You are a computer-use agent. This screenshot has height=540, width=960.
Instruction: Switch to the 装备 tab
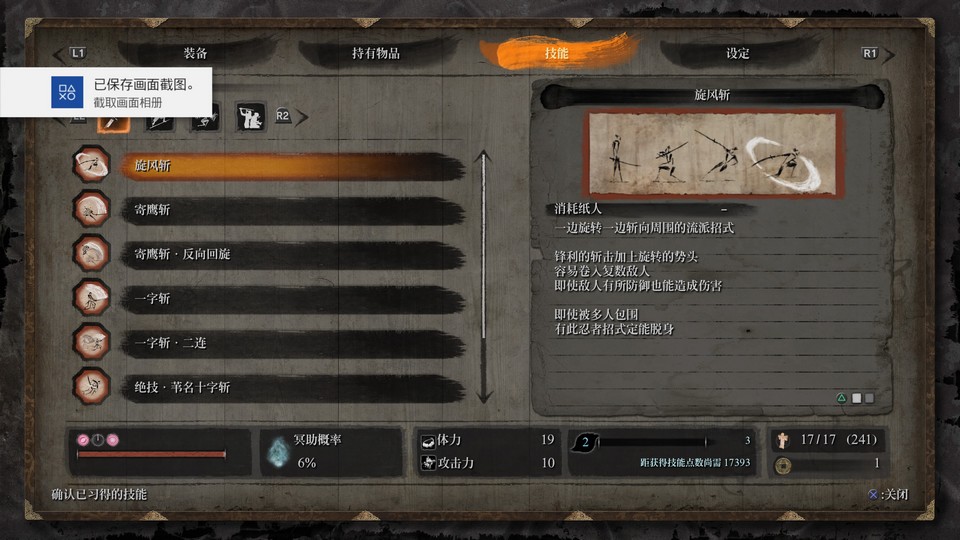[x=196, y=53]
